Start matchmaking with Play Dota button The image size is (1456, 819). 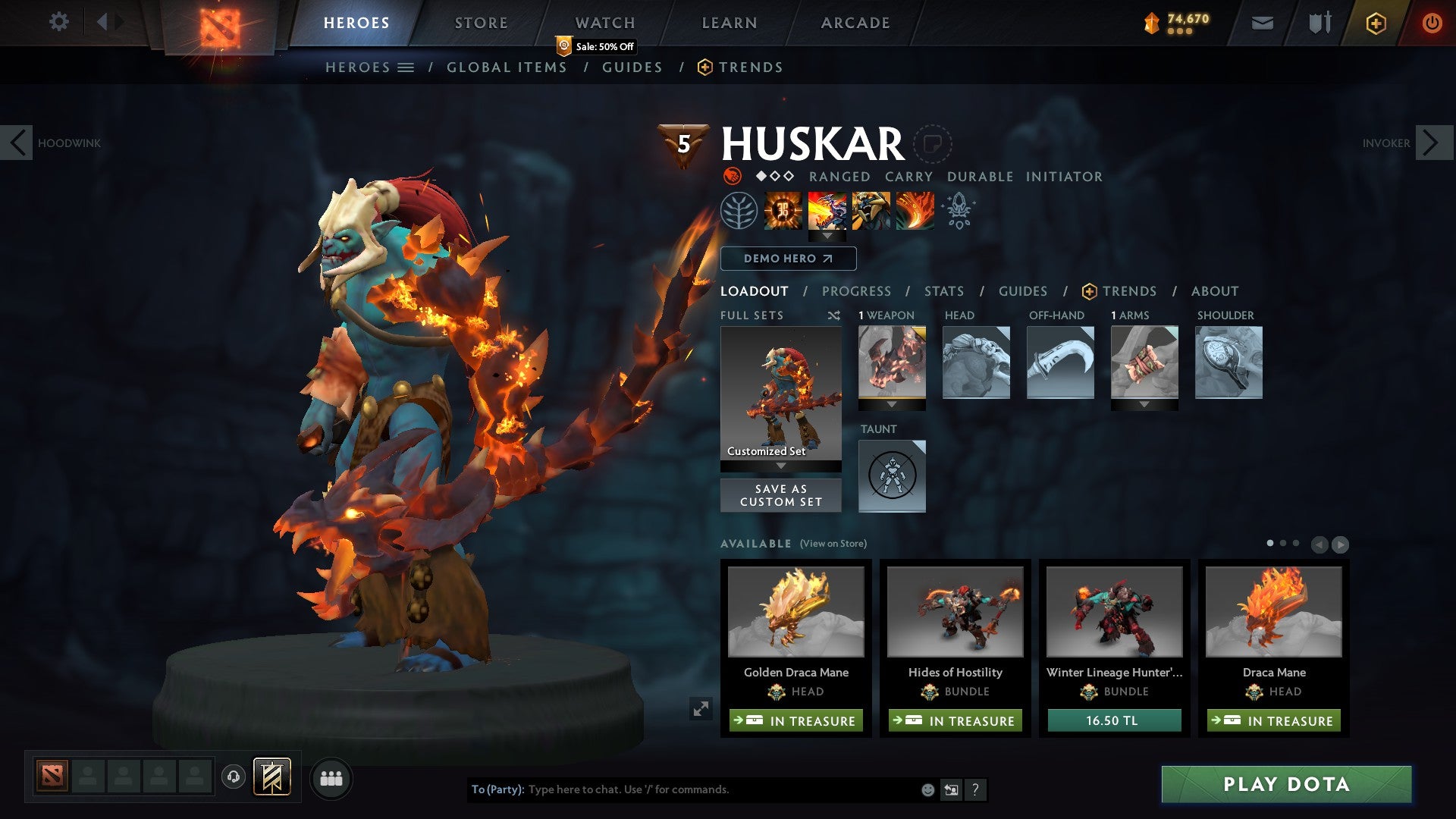coord(1286,784)
